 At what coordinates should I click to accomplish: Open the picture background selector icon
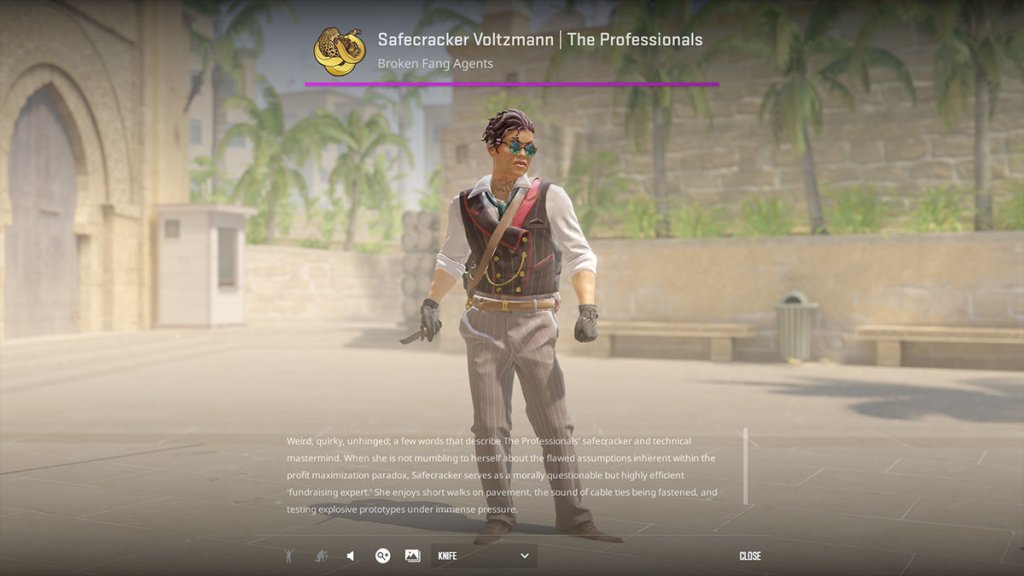click(x=412, y=556)
